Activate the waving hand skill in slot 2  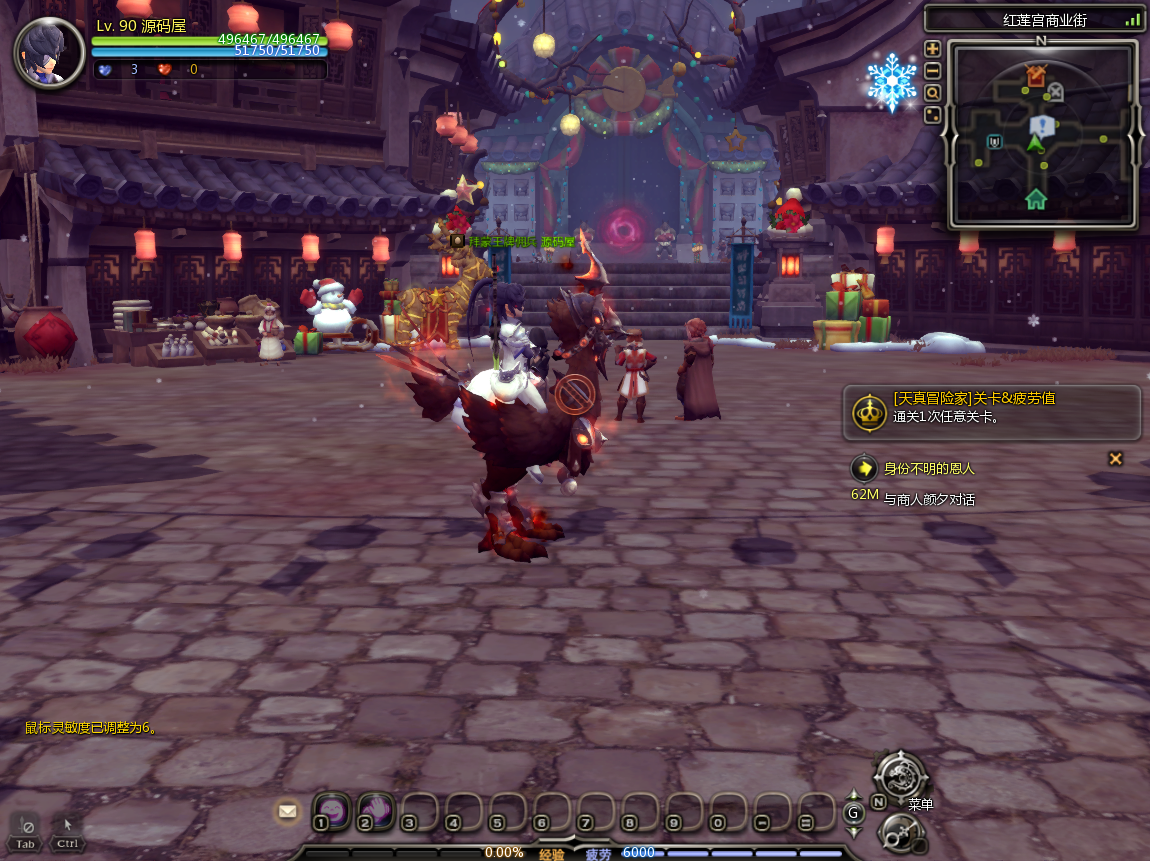tap(375, 809)
